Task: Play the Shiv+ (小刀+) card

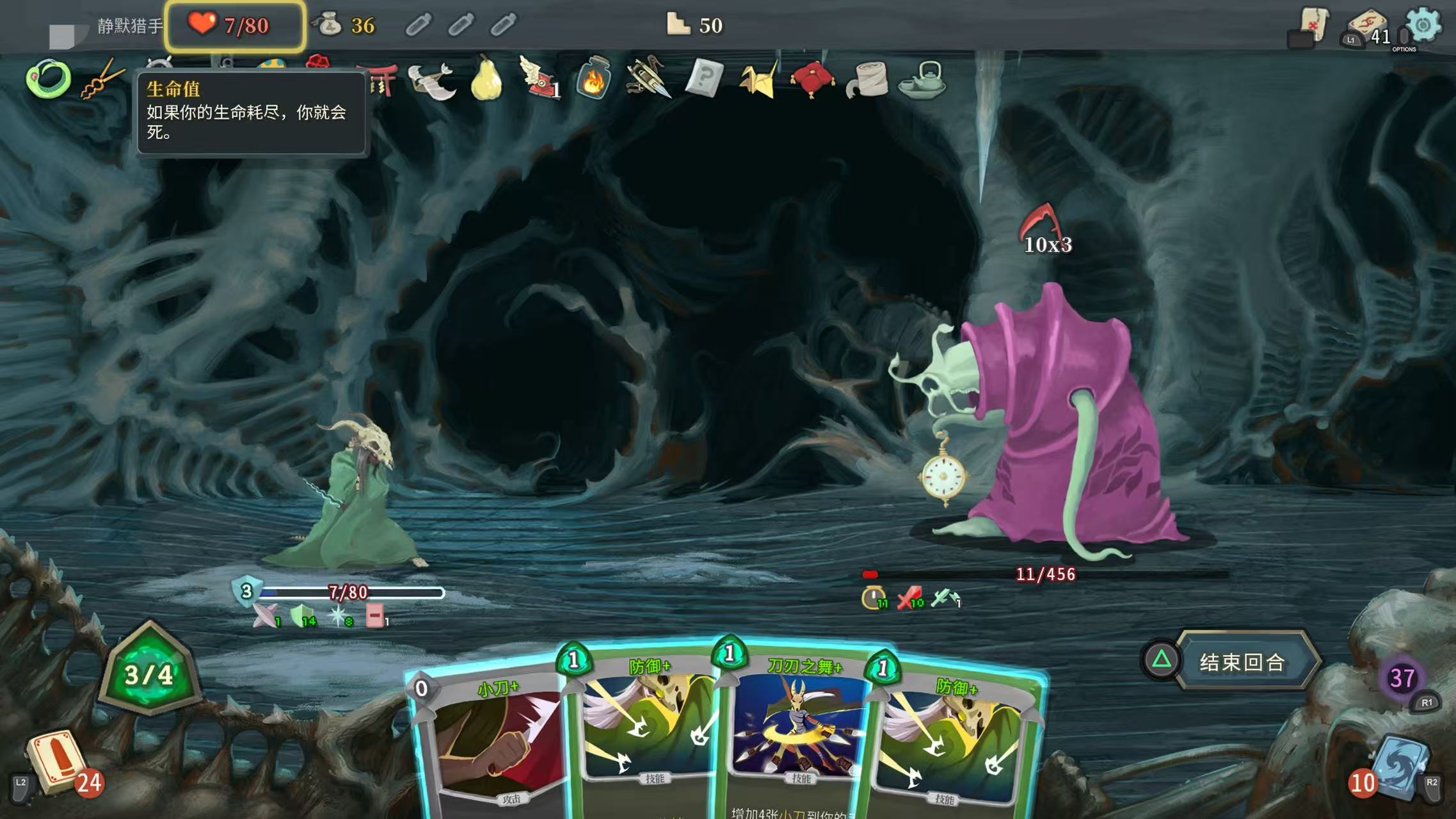Action: click(x=490, y=743)
